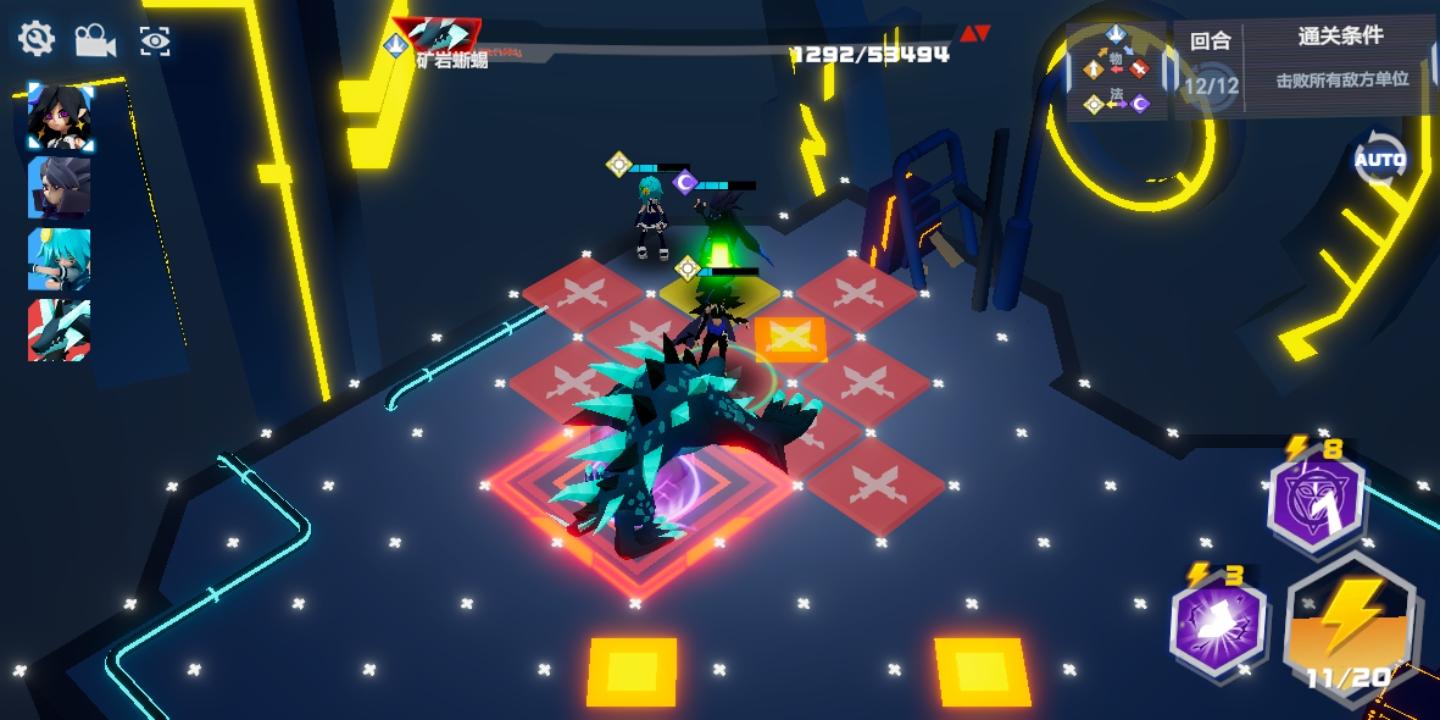Click the purple moon element icon

[1139, 103]
